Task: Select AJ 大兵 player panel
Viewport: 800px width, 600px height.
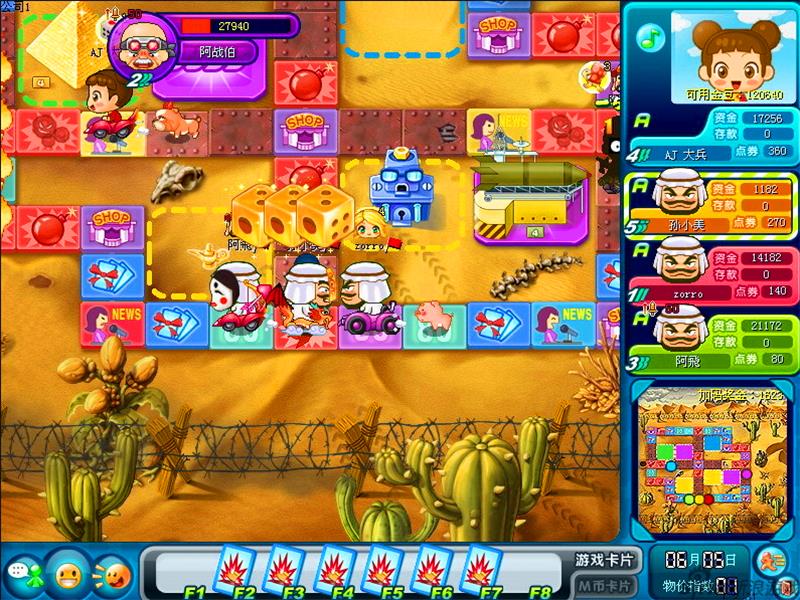Action: (x=711, y=135)
